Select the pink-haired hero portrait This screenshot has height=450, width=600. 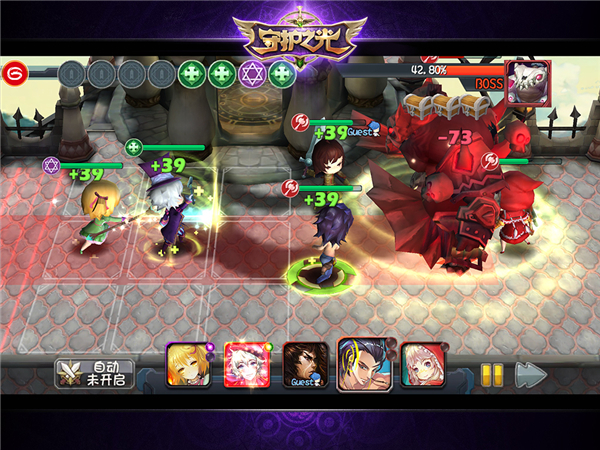[423, 365]
